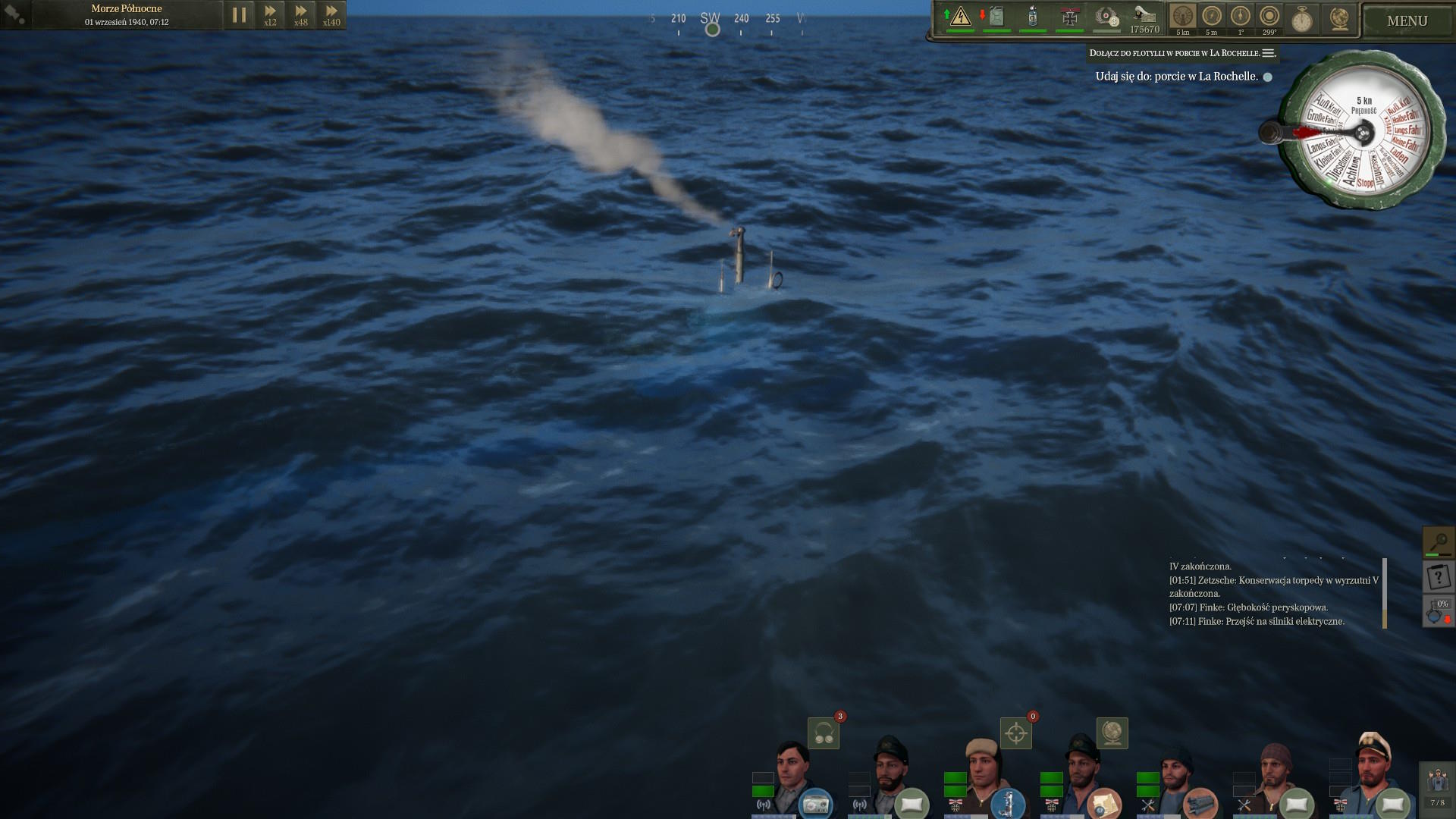Select Stopp on the engine telegraph
This screenshot has width=1456, height=819.
point(1365,183)
